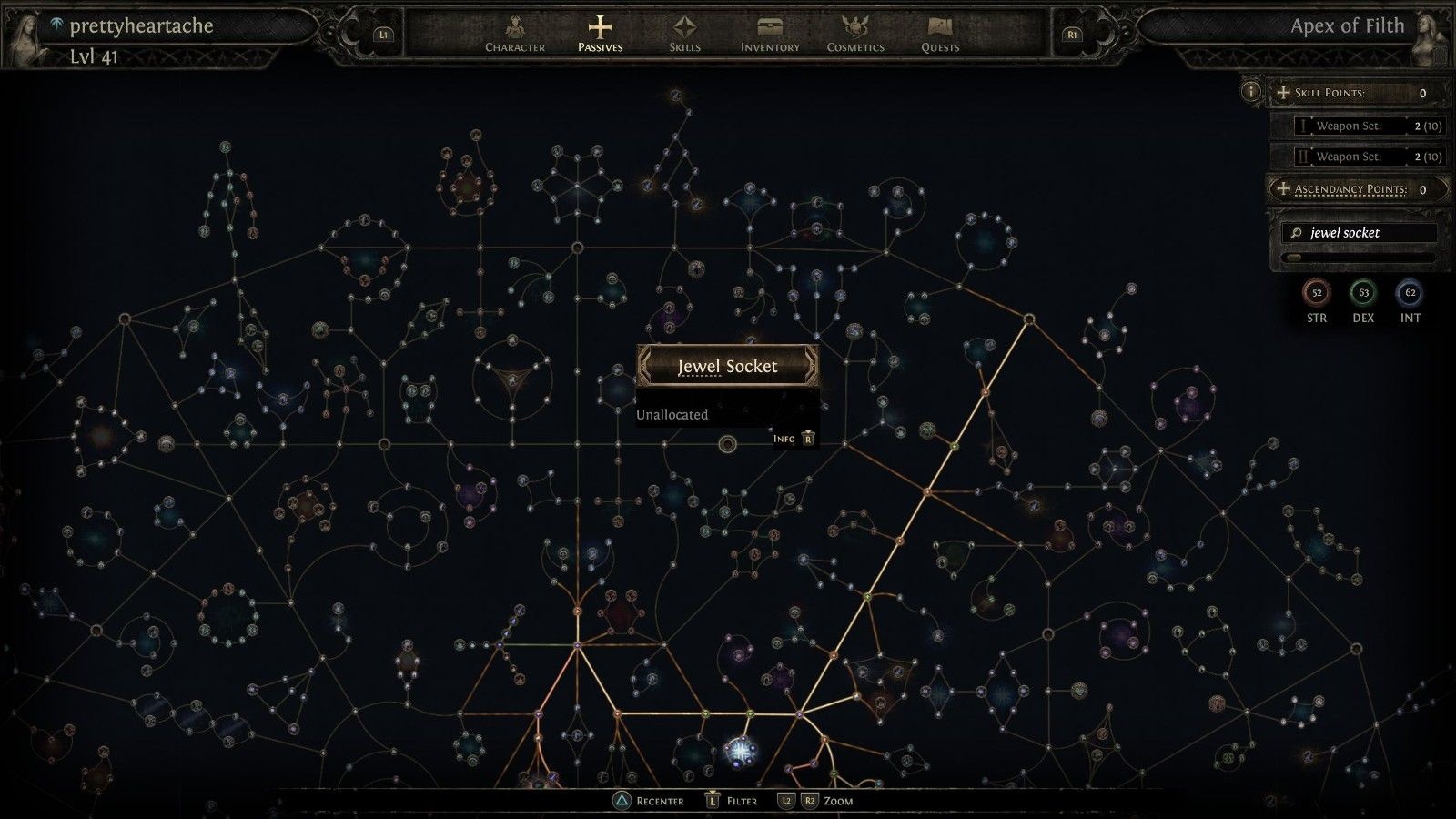Image resolution: width=1456 pixels, height=819 pixels.
Task: Open the Inventory tab
Action: [x=770, y=34]
